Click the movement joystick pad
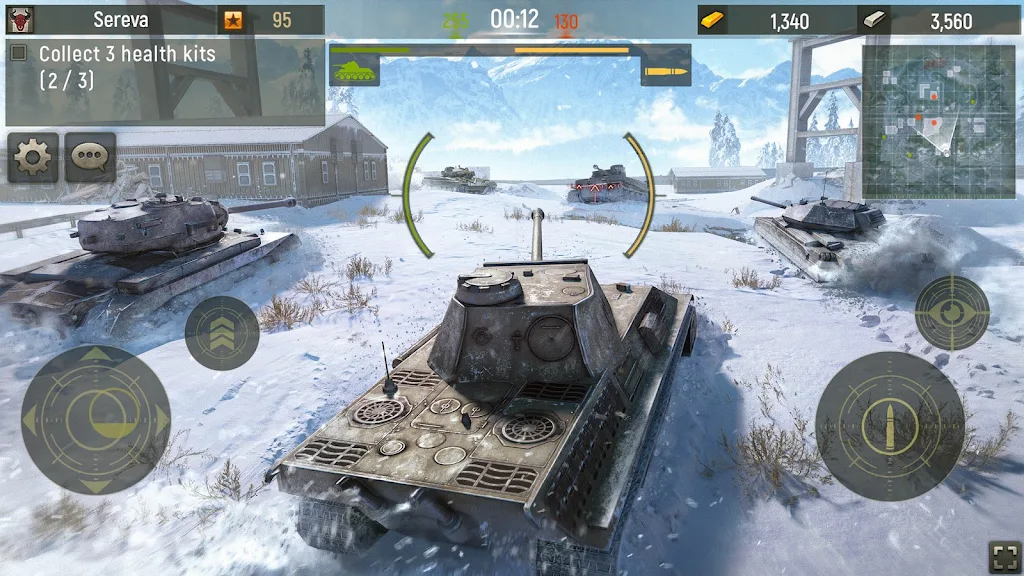The image size is (1024, 576). [96, 418]
